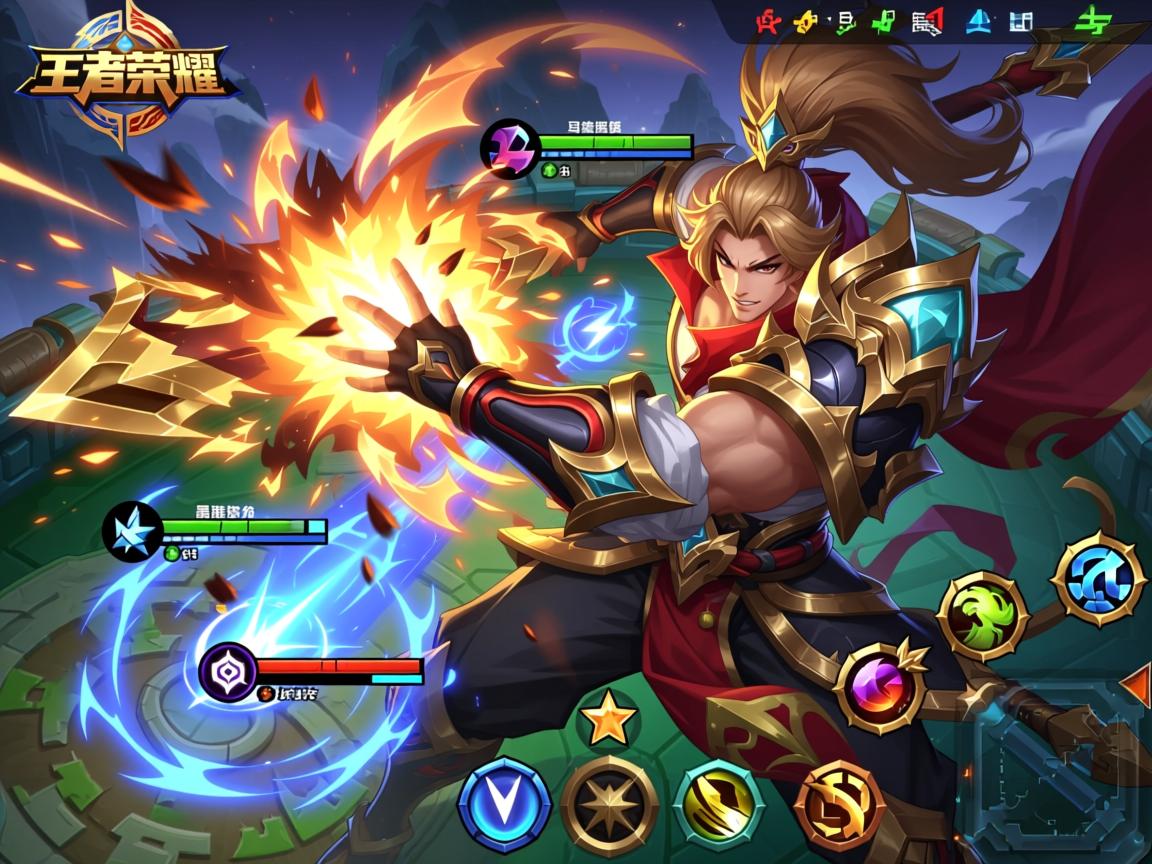The height and width of the screenshot is (864, 1152).
Task: Select the blue star hero portrait
Action: click(x=133, y=530)
